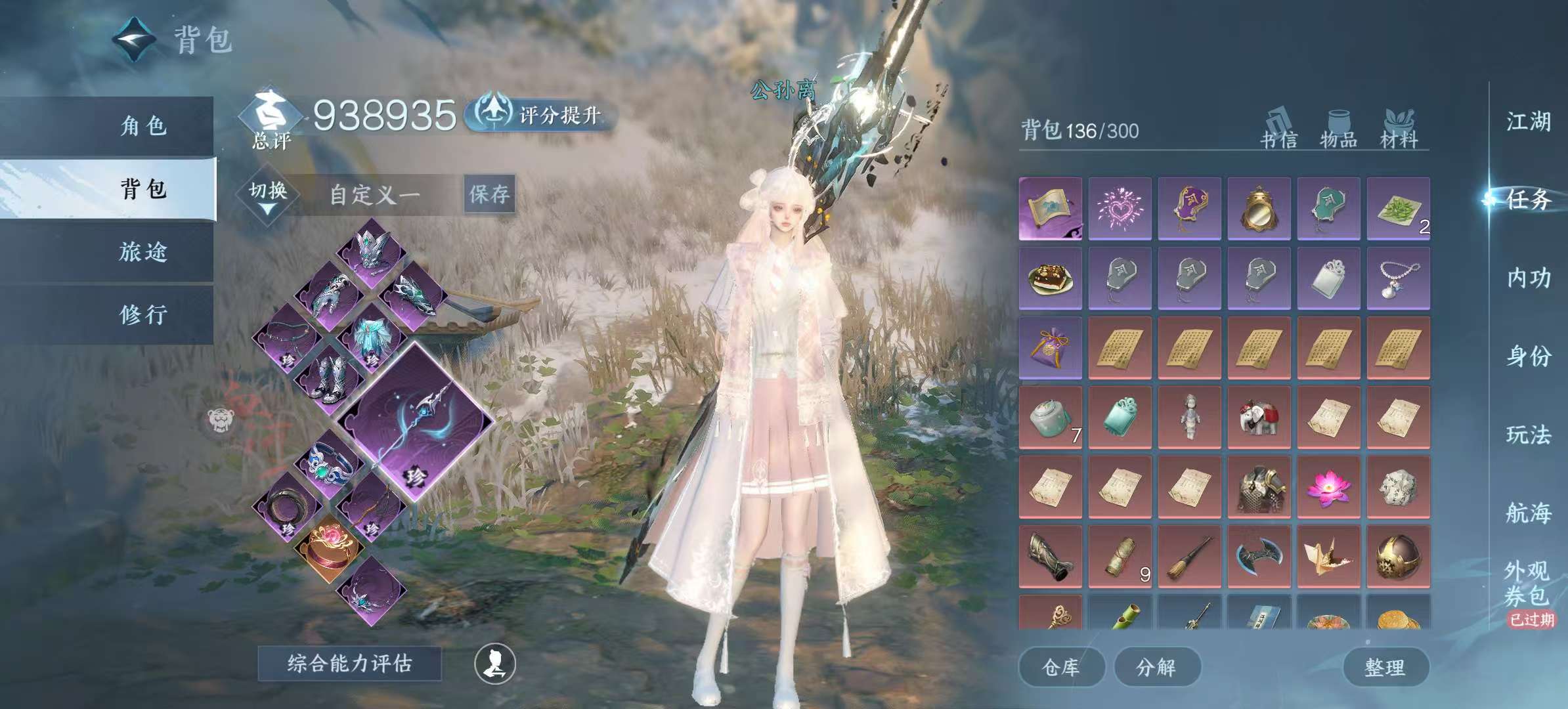Sort the bag with 整理
Screen dimensions: 1568x709
[x=1385, y=667]
